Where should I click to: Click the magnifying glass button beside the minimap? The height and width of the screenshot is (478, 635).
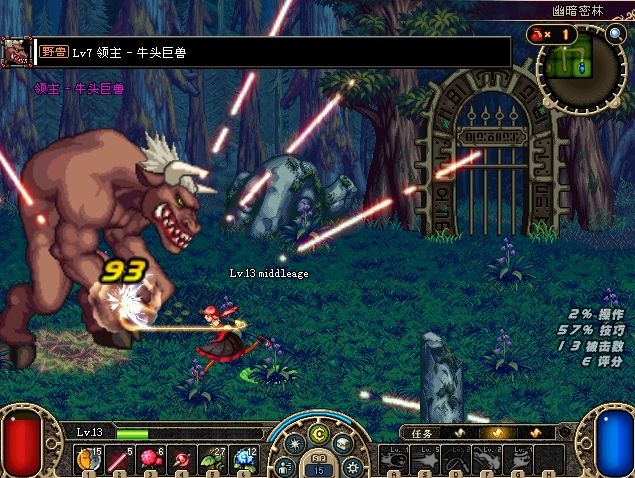click(x=616, y=33)
